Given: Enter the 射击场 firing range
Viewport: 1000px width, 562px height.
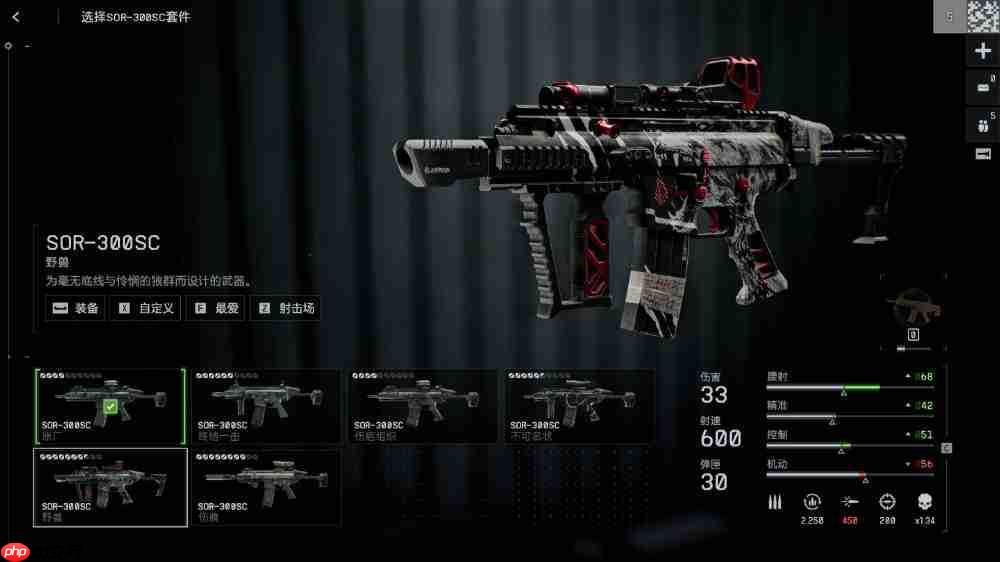Looking at the screenshot, I should pos(286,308).
